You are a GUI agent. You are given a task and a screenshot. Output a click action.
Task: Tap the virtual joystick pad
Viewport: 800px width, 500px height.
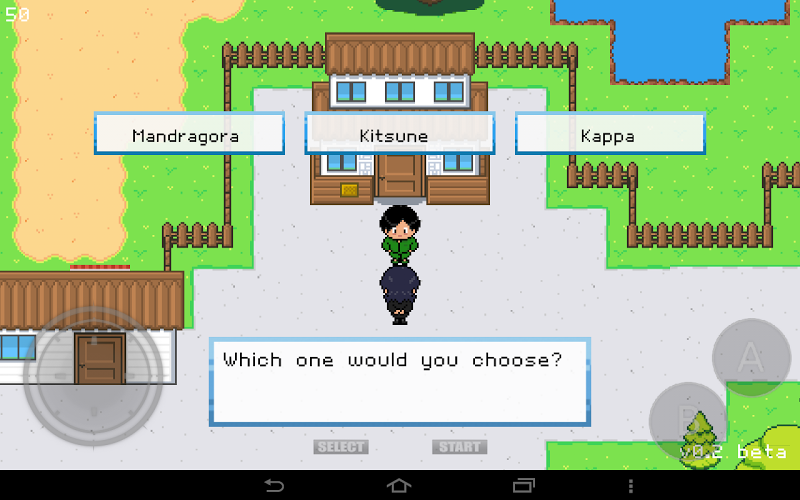(x=93, y=376)
